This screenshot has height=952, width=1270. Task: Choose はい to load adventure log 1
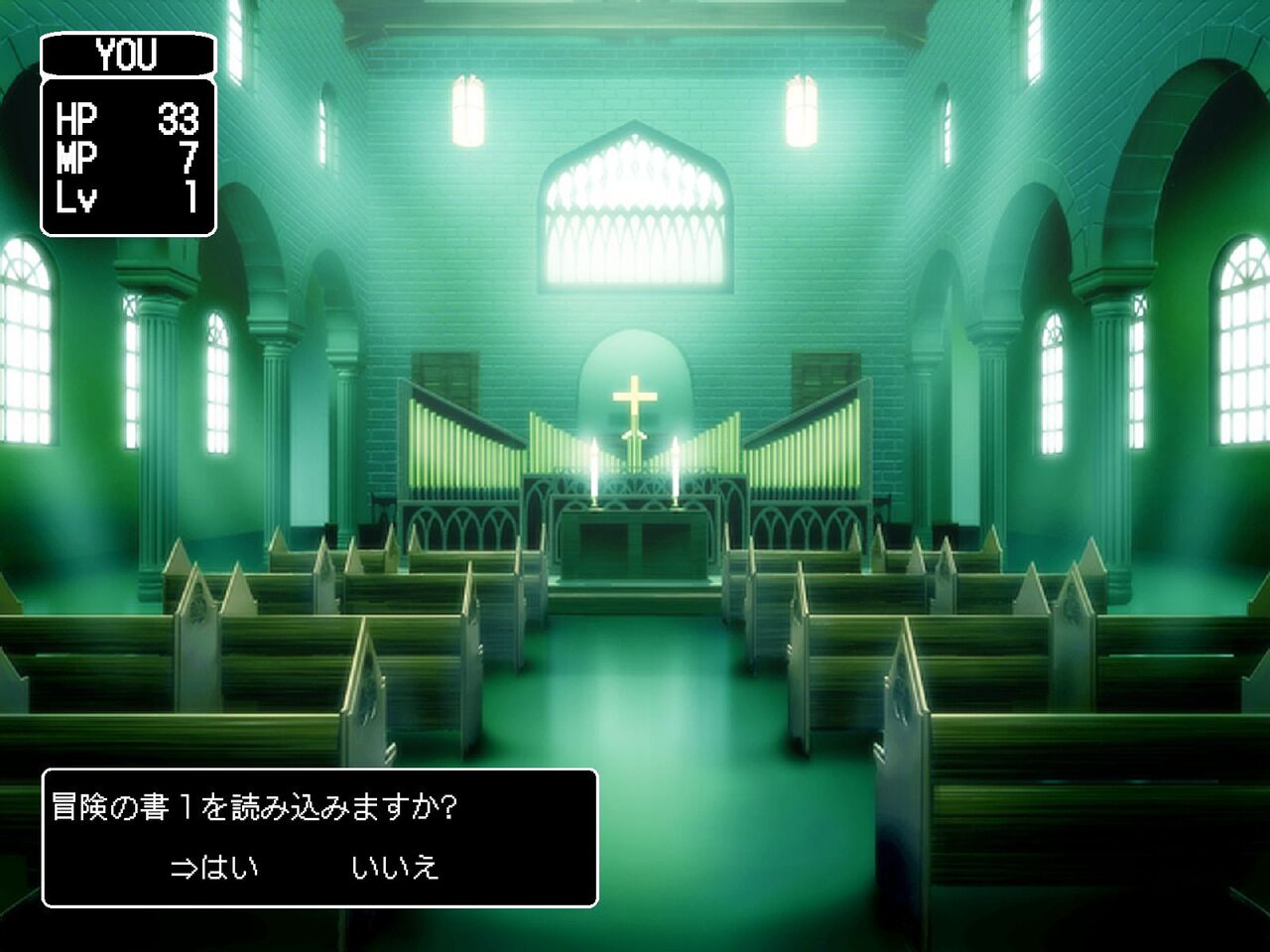tap(228, 868)
